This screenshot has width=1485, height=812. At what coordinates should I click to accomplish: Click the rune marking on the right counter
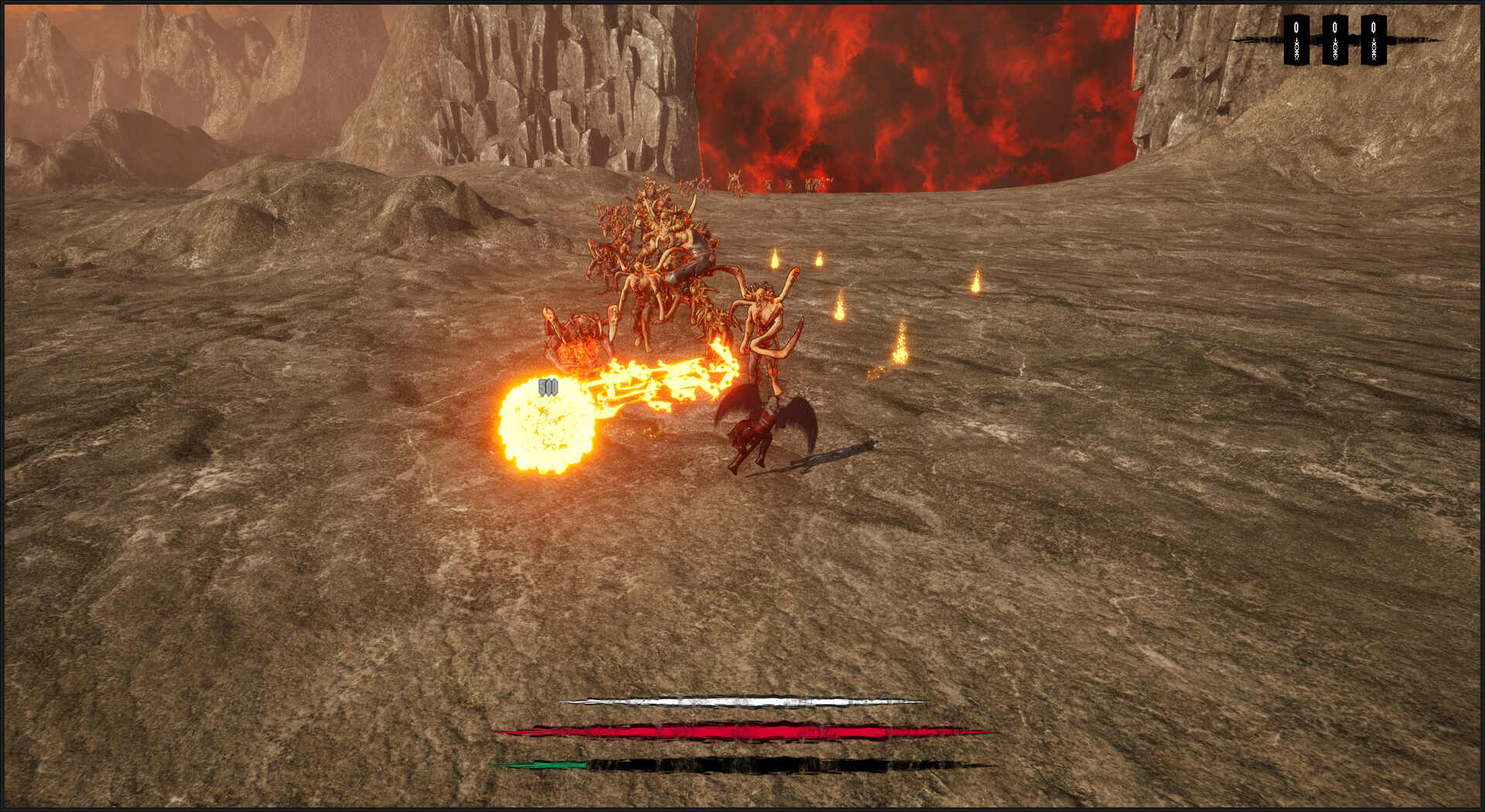(1374, 48)
